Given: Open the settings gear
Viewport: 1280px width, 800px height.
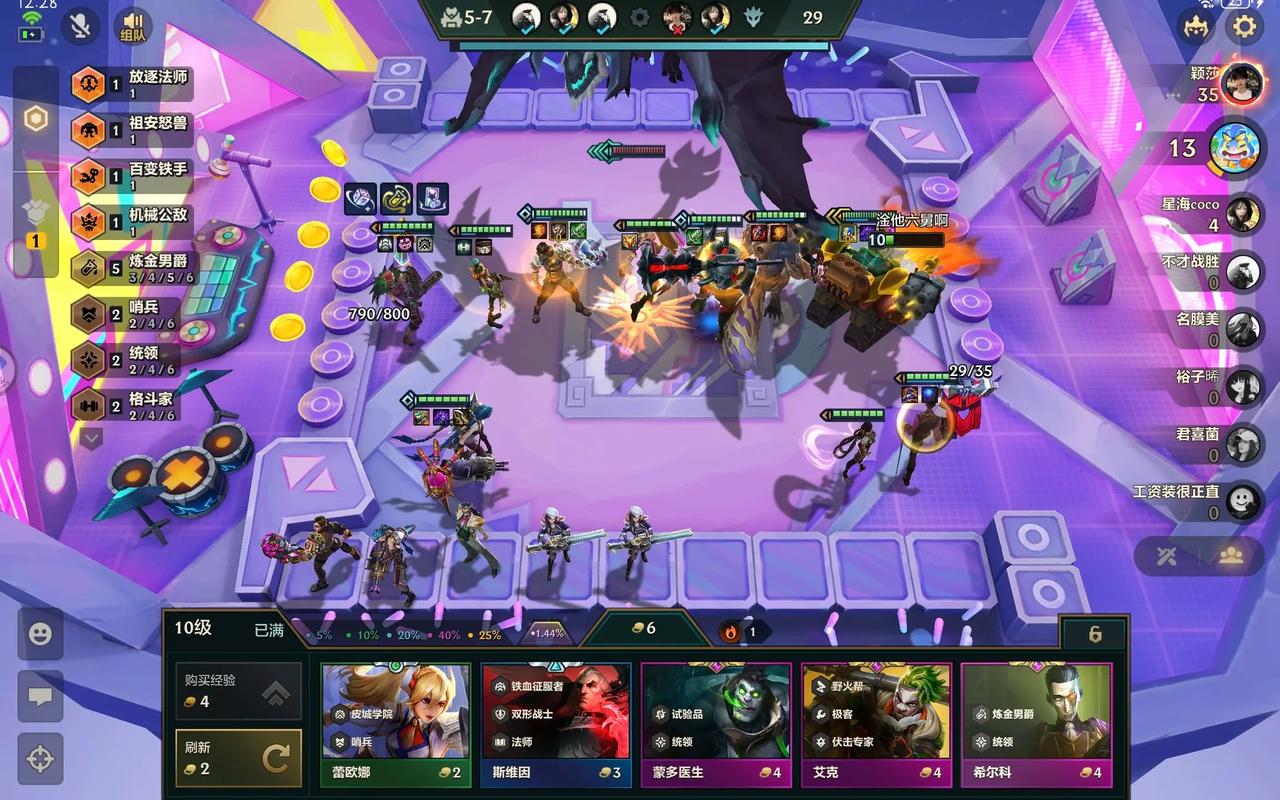Looking at the screenshot, I should [1244, 25].
